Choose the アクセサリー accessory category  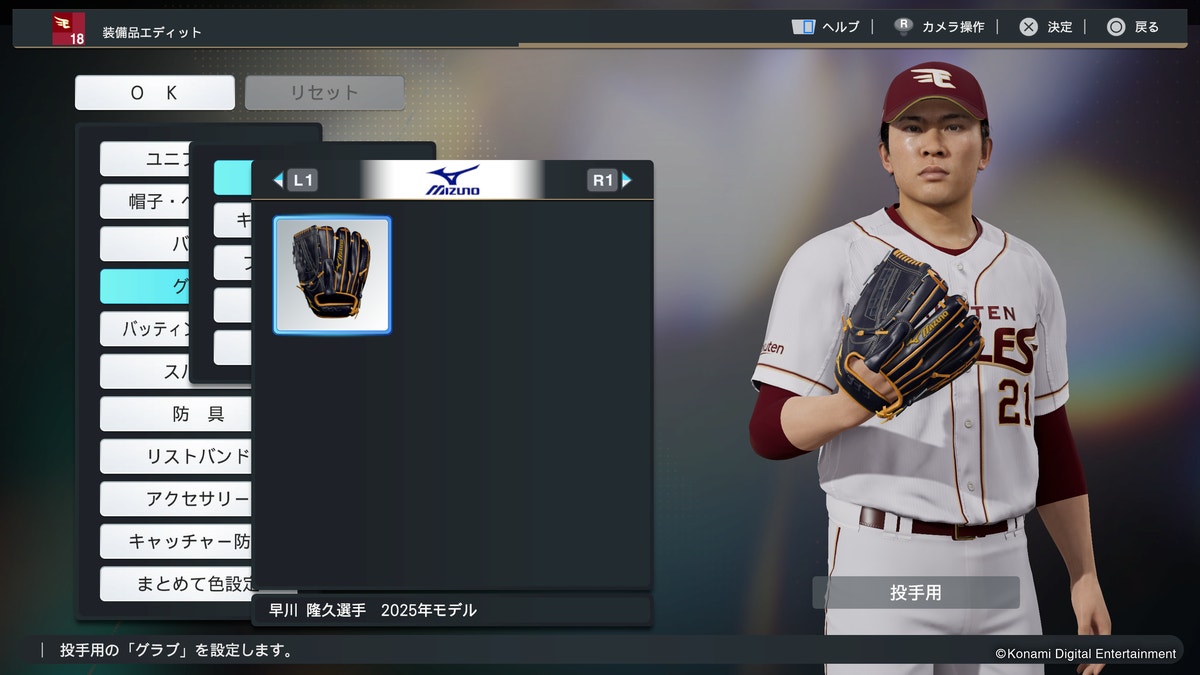(x=176, y=499)
